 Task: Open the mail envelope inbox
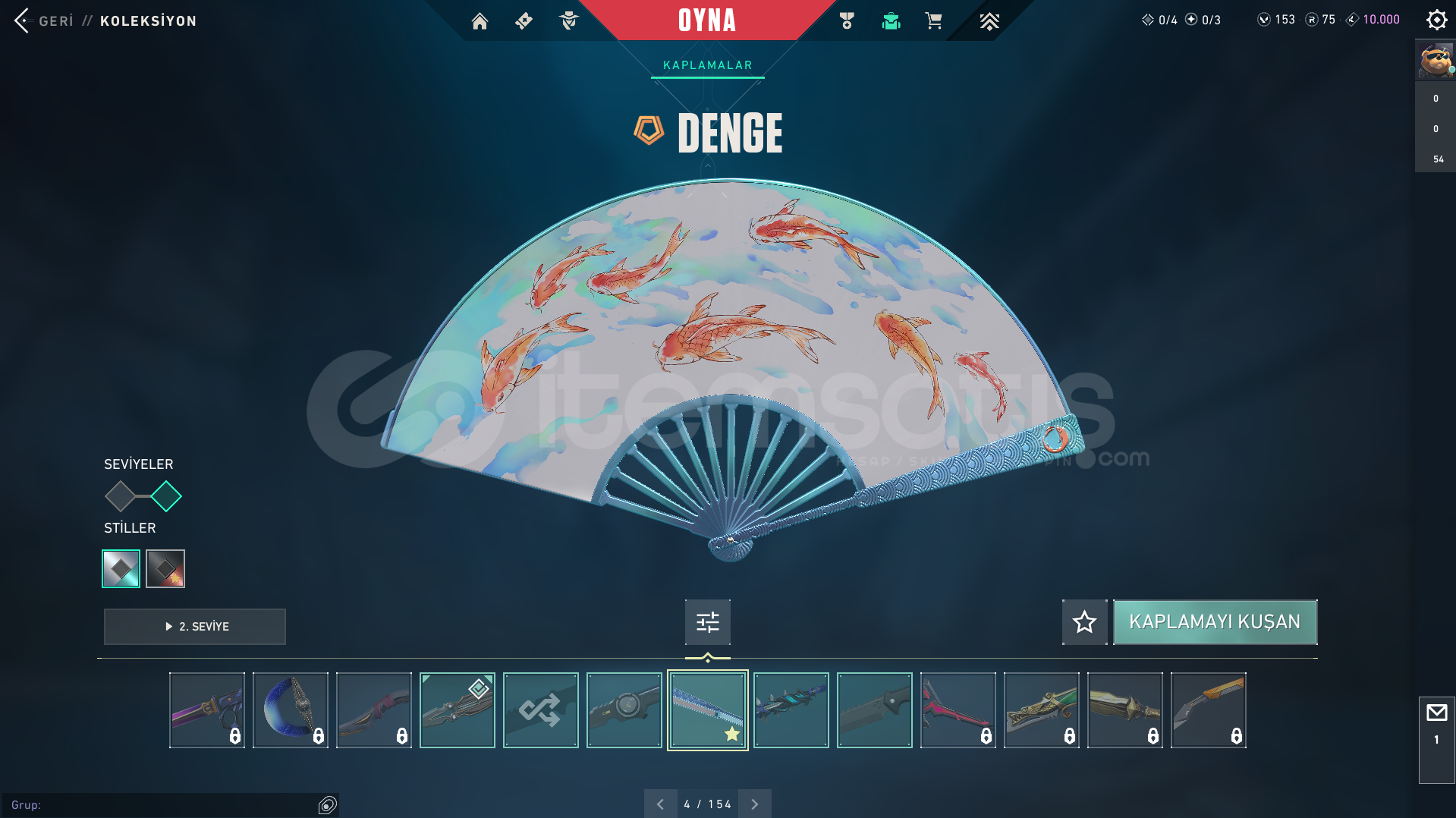pyautogui.click(x=1436, y=713)
